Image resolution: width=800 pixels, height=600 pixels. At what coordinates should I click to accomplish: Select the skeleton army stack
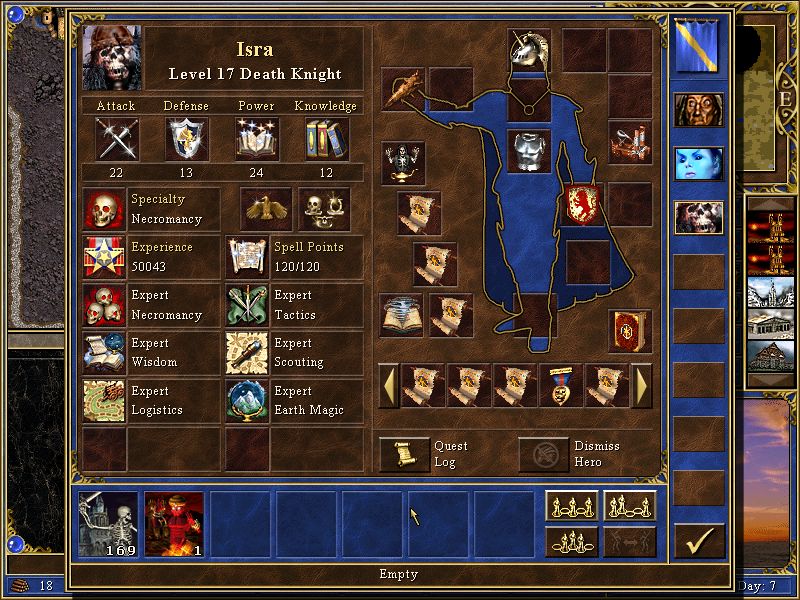click(x=108, y=523)
